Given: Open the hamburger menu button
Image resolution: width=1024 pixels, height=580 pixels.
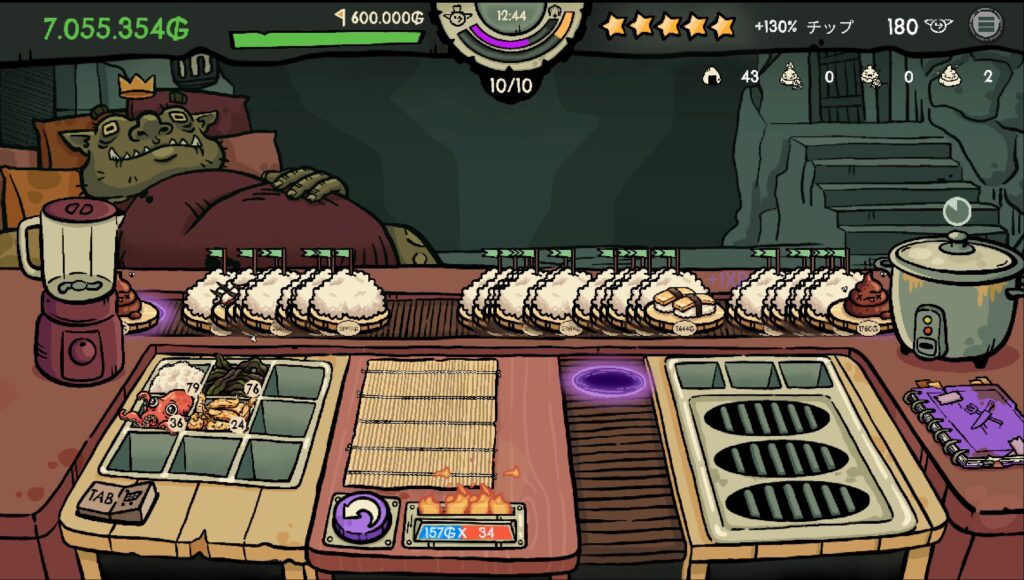Looking at the screenshot, I should coord(985,25).
